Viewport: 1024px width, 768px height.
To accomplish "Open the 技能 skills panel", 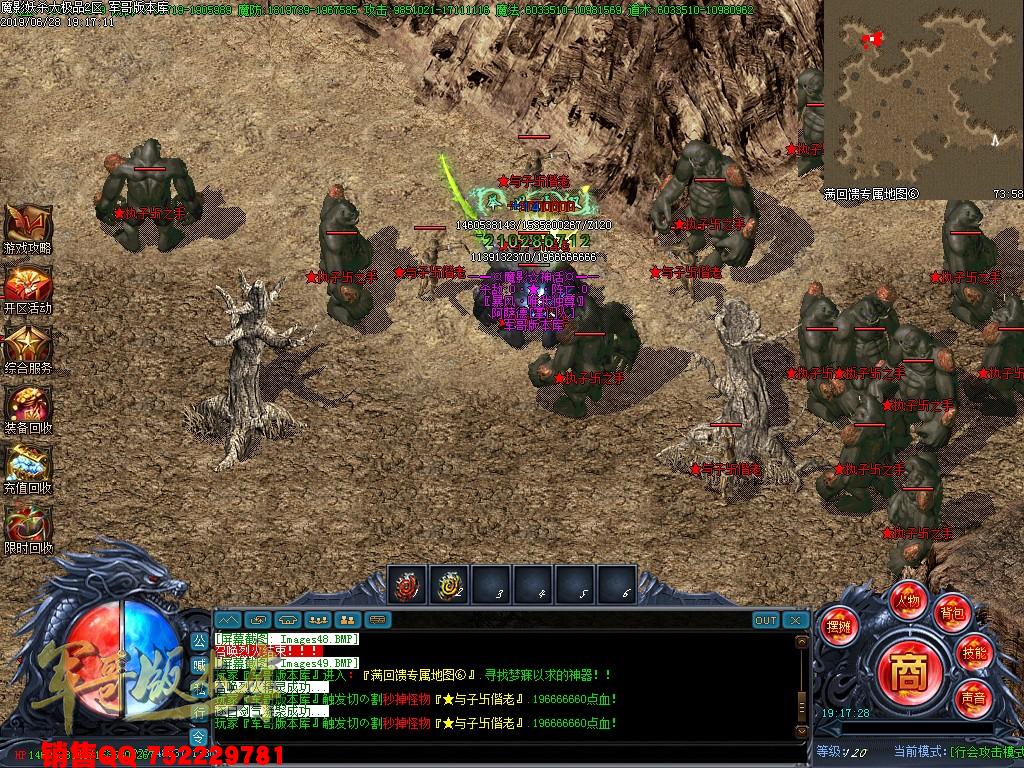I will (x=973, y=652).
